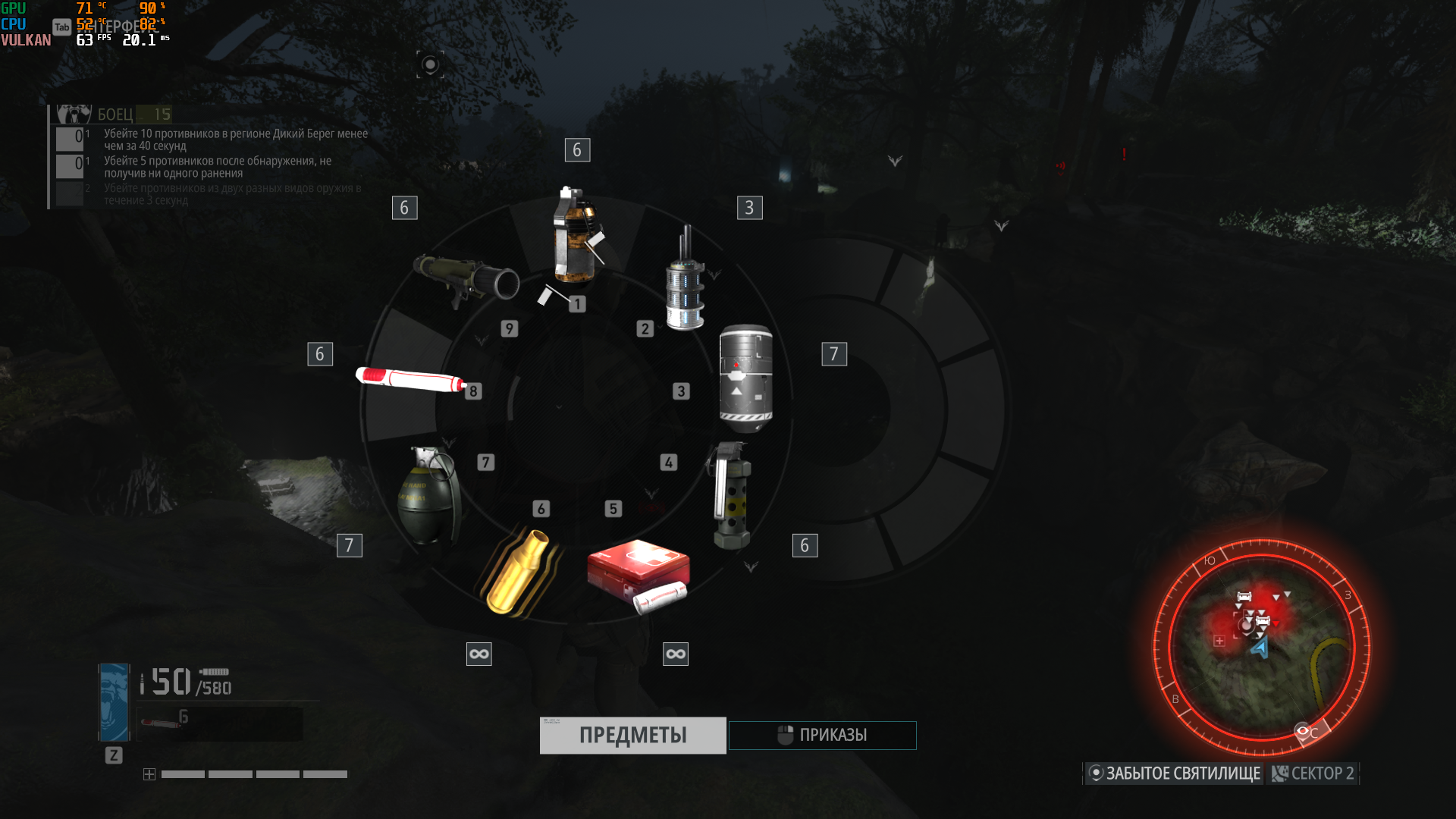Select the red and white syringe

click(x=410, y=378)
